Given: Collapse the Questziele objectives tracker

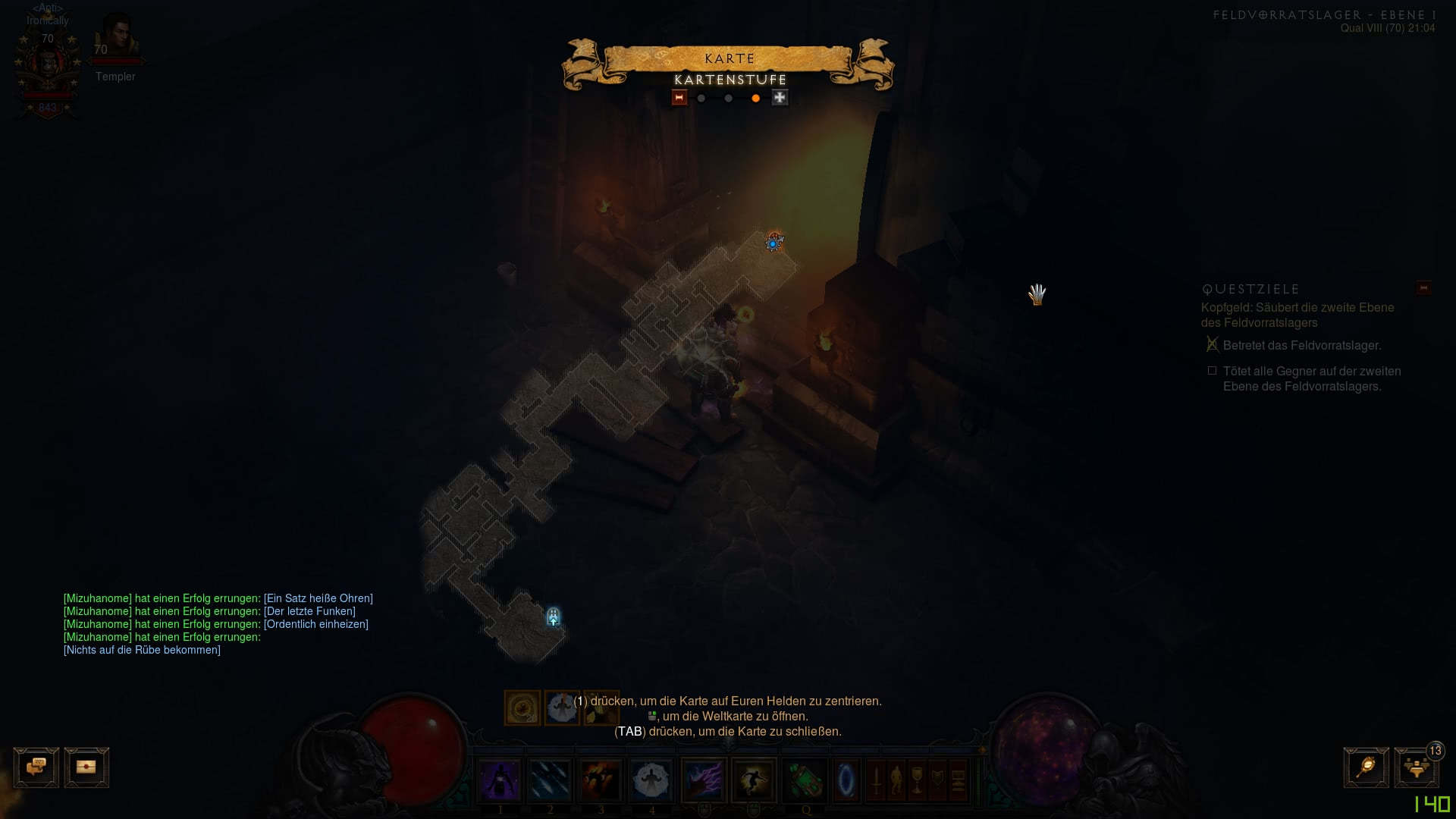Looking at the screenshot, I should click(x=1423, y=288).
